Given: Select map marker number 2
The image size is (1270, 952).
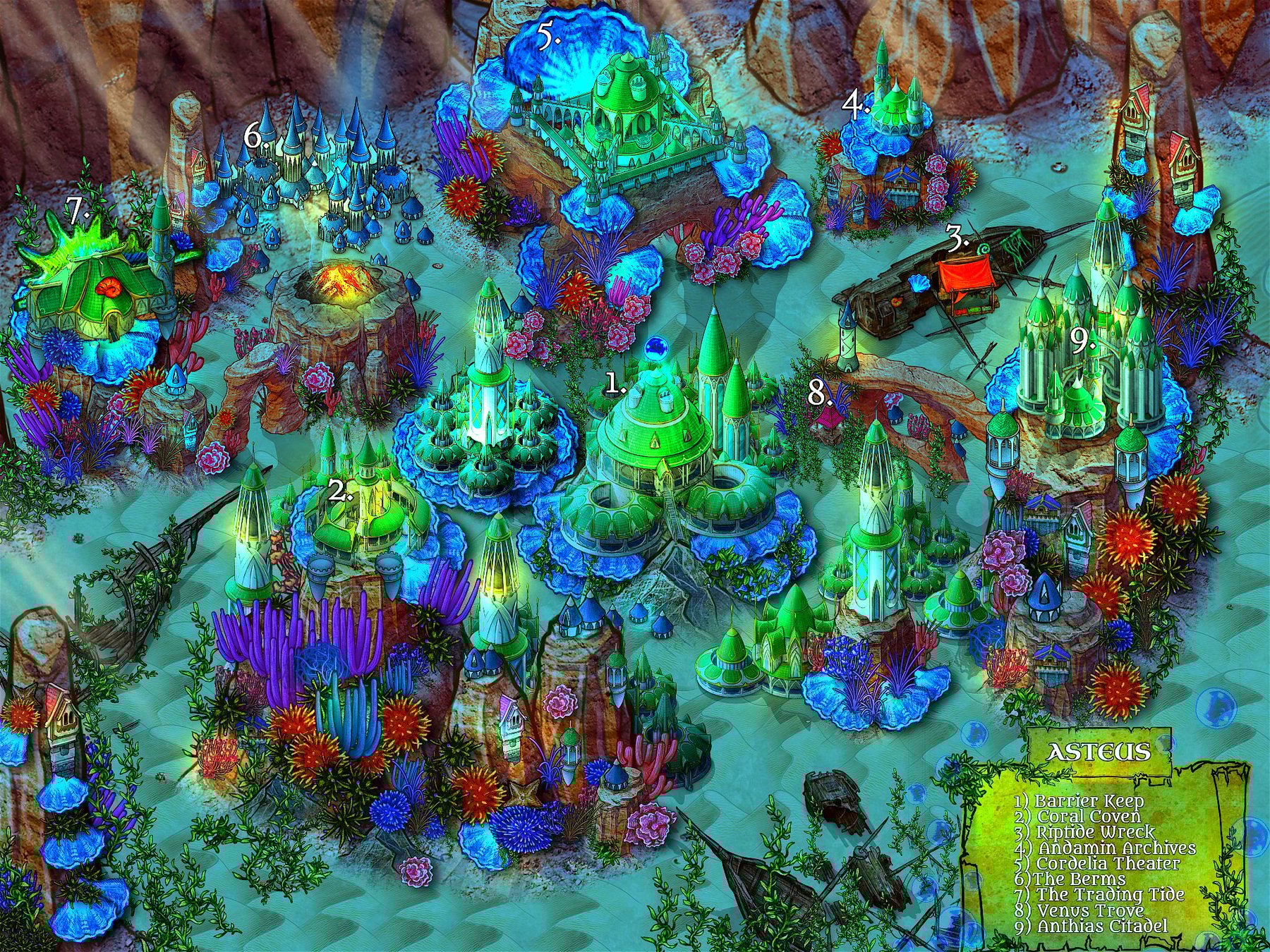Looking at the screenshot, I should click(341, 492).
